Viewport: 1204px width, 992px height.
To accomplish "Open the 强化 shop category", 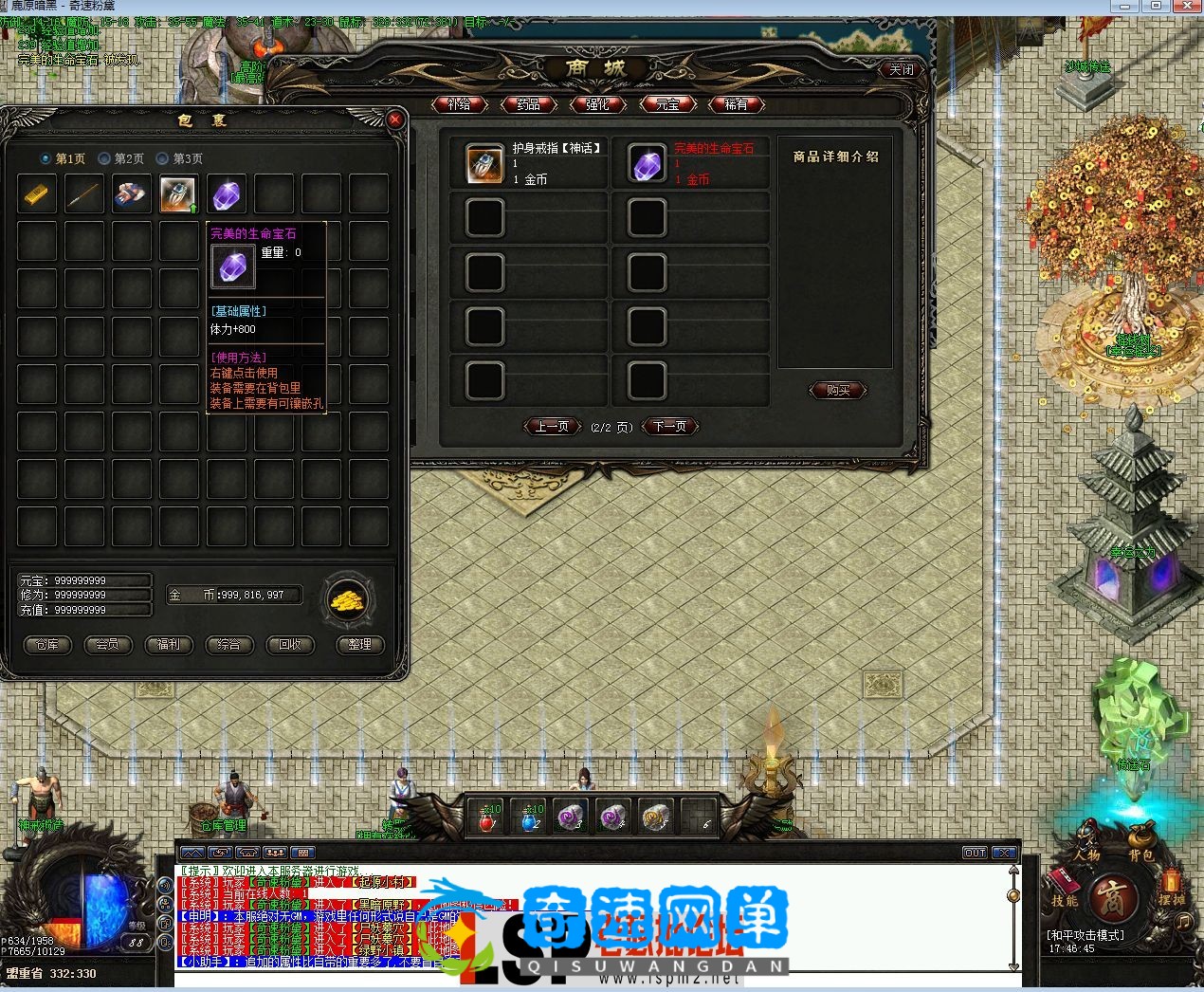I will tap(597, 104).
